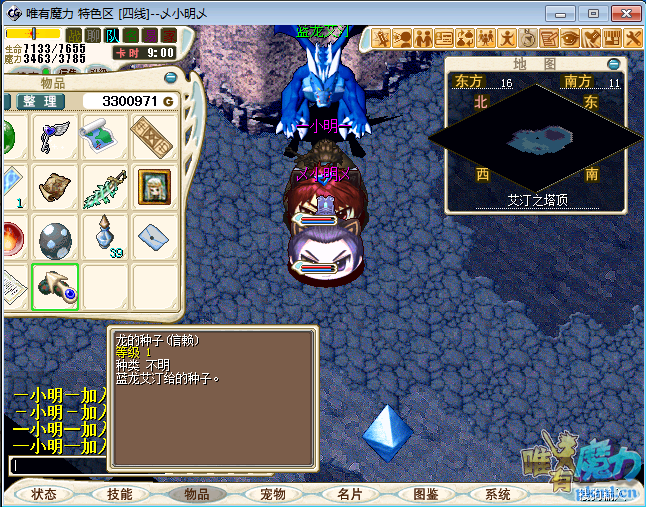The height and width of the screenshot is (507, 646).
Task: Open the 技能 skills tab
Action: pyautogui.click(x=120, y=494)
